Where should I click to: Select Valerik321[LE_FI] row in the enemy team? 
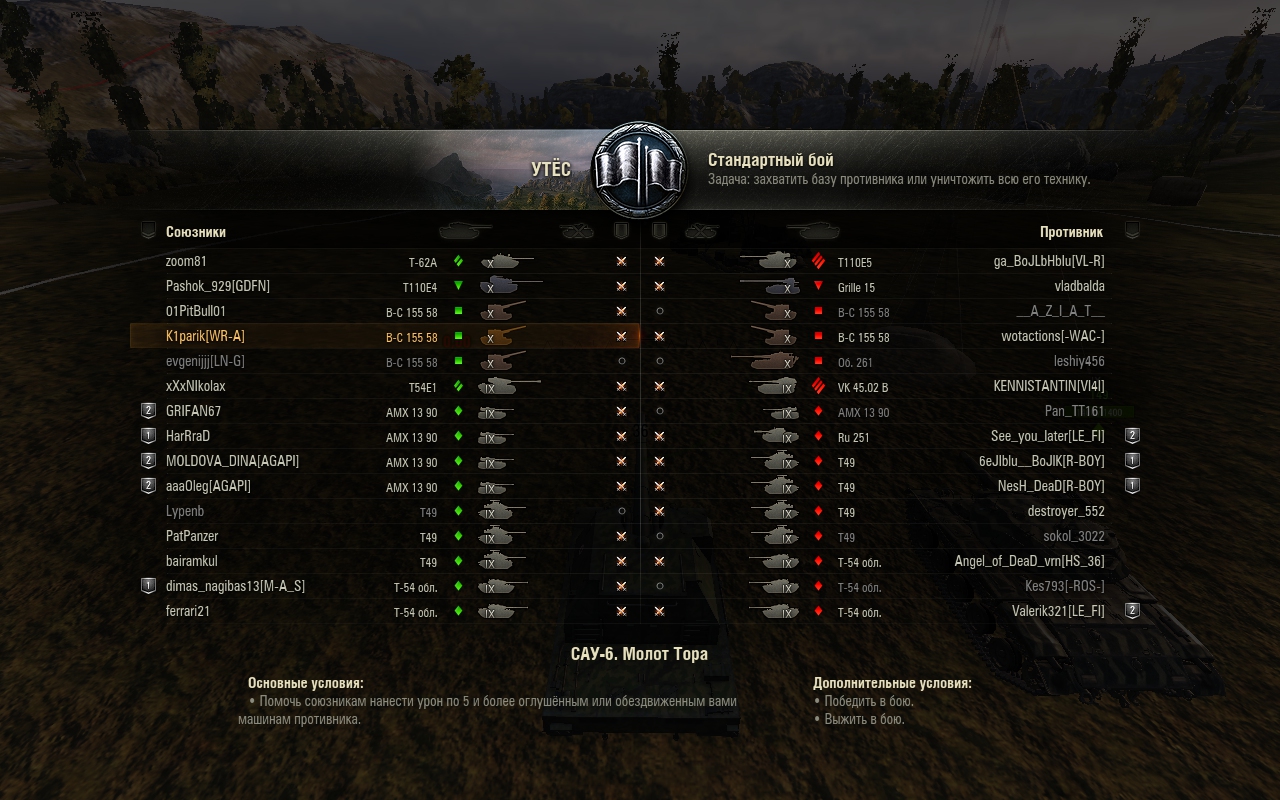(1058, 611)
